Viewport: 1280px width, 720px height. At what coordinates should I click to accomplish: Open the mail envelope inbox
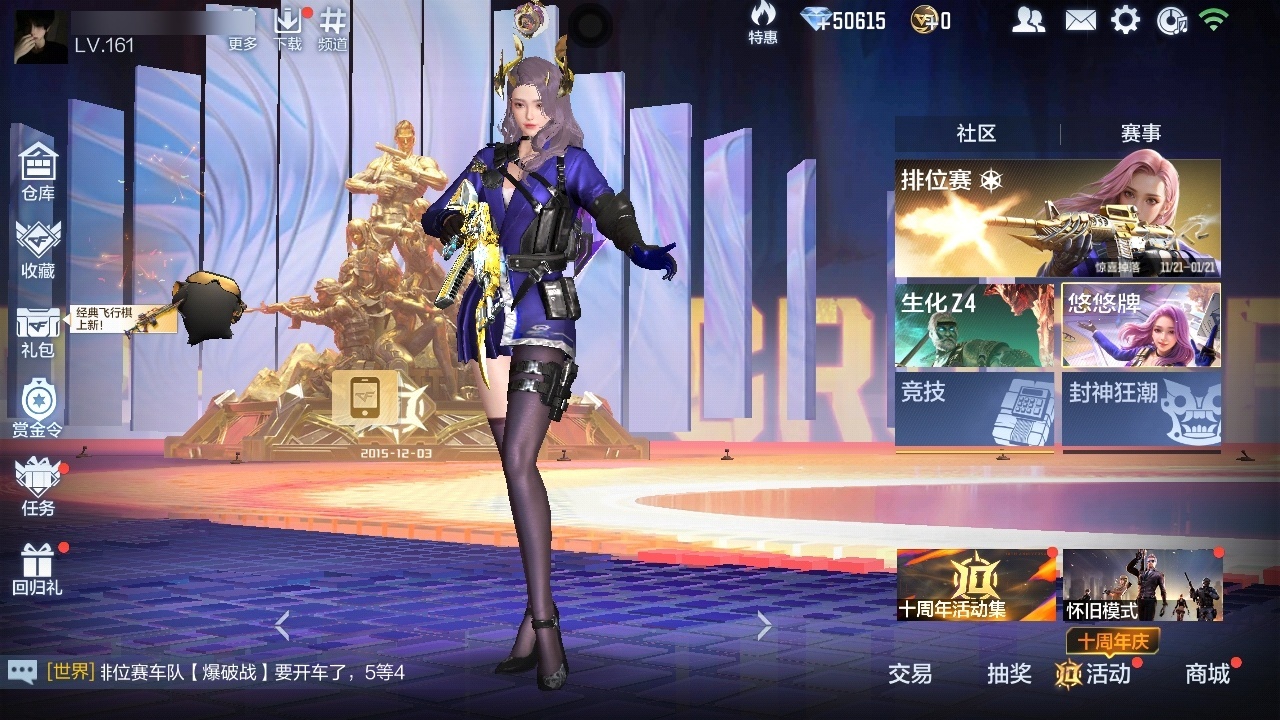pyautogui.click(x=1080, y=20)
